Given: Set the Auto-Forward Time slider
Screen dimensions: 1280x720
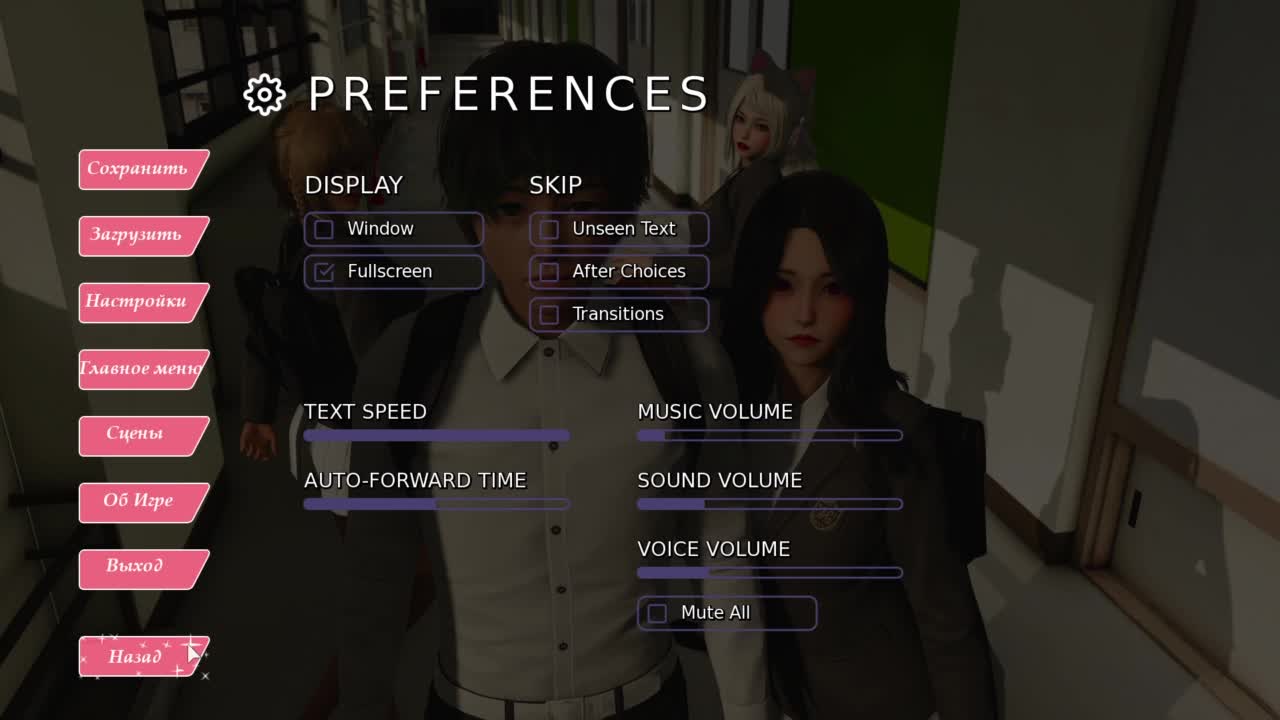Looking at the screenshot, I should (436, 505).
